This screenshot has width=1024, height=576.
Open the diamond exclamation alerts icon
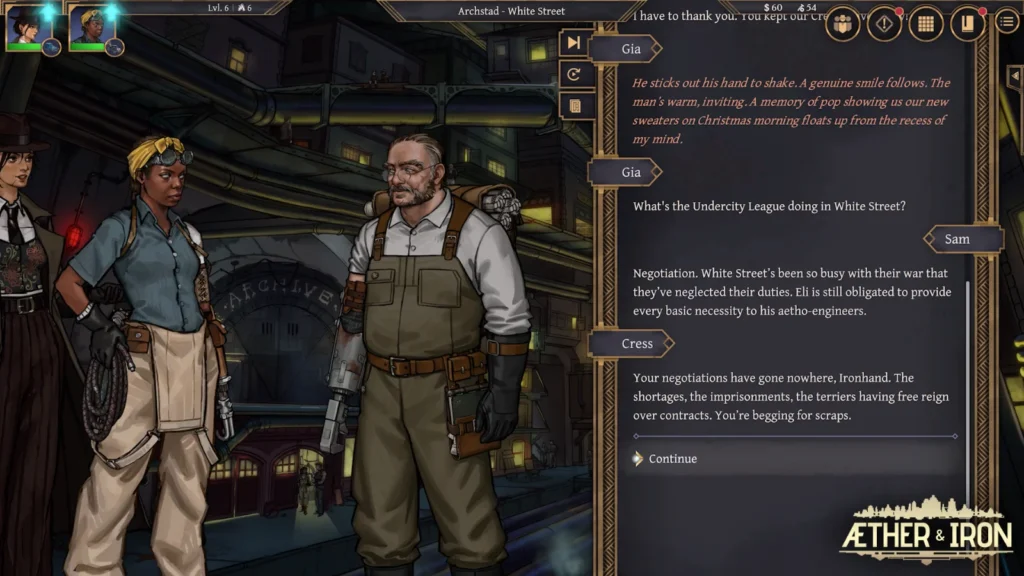[x=884, y=24]
